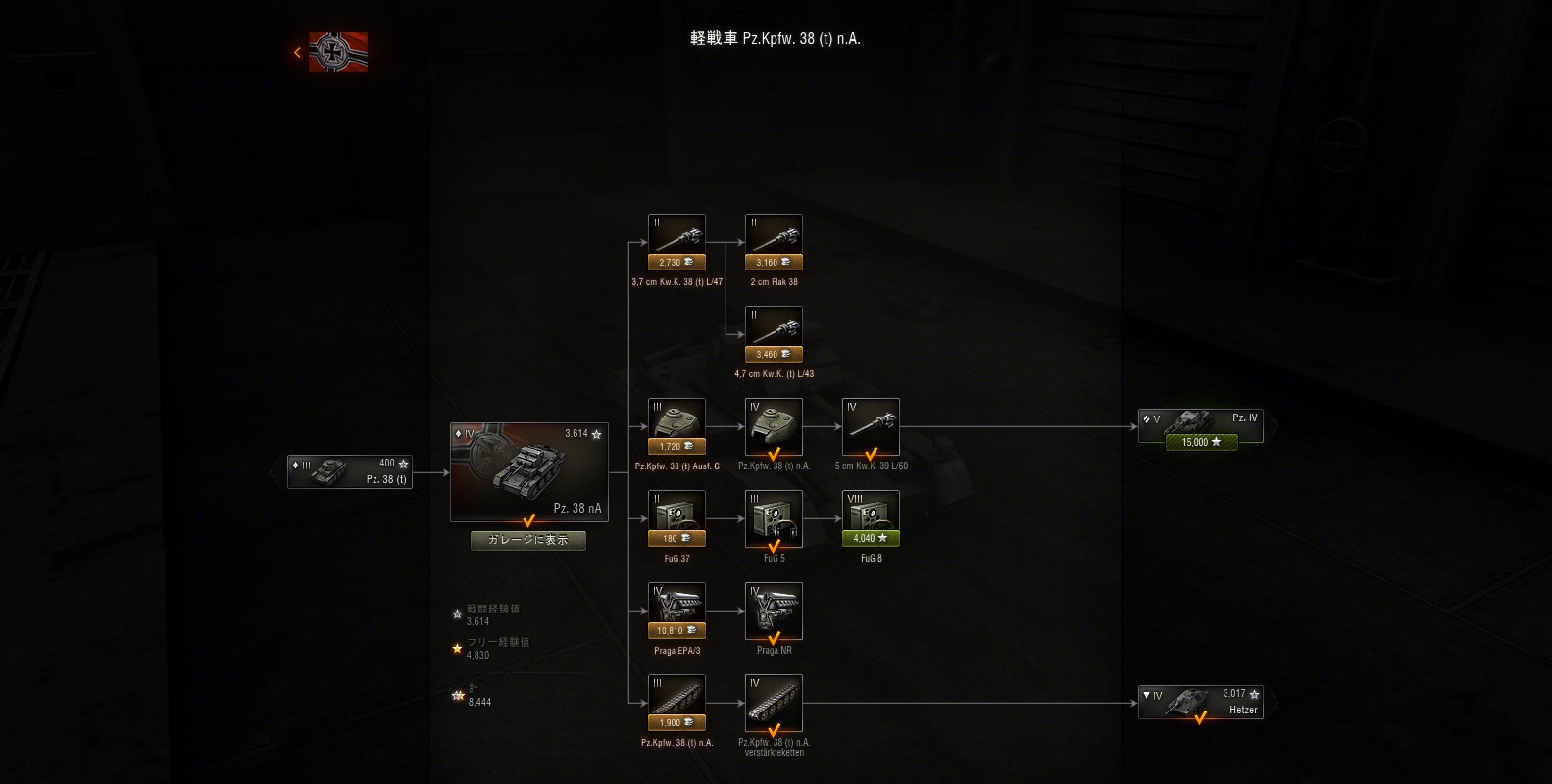1552x784 pixels.
Task: Select the 3.7 cm Kw.K. 38 (t) L/47 gun icon
Action: tap(676, 234)
